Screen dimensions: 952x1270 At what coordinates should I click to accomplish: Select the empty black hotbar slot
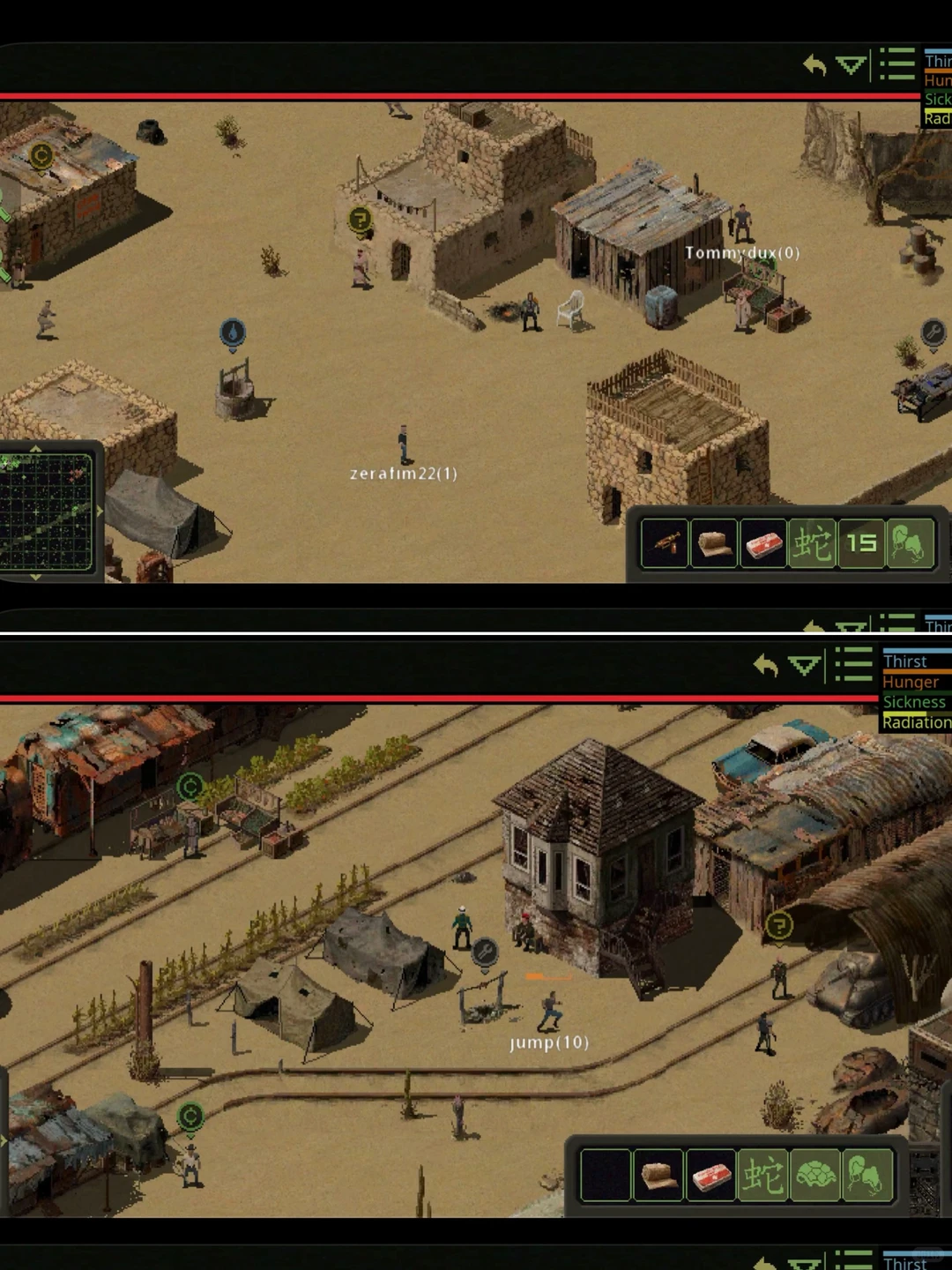(605, 1175)
